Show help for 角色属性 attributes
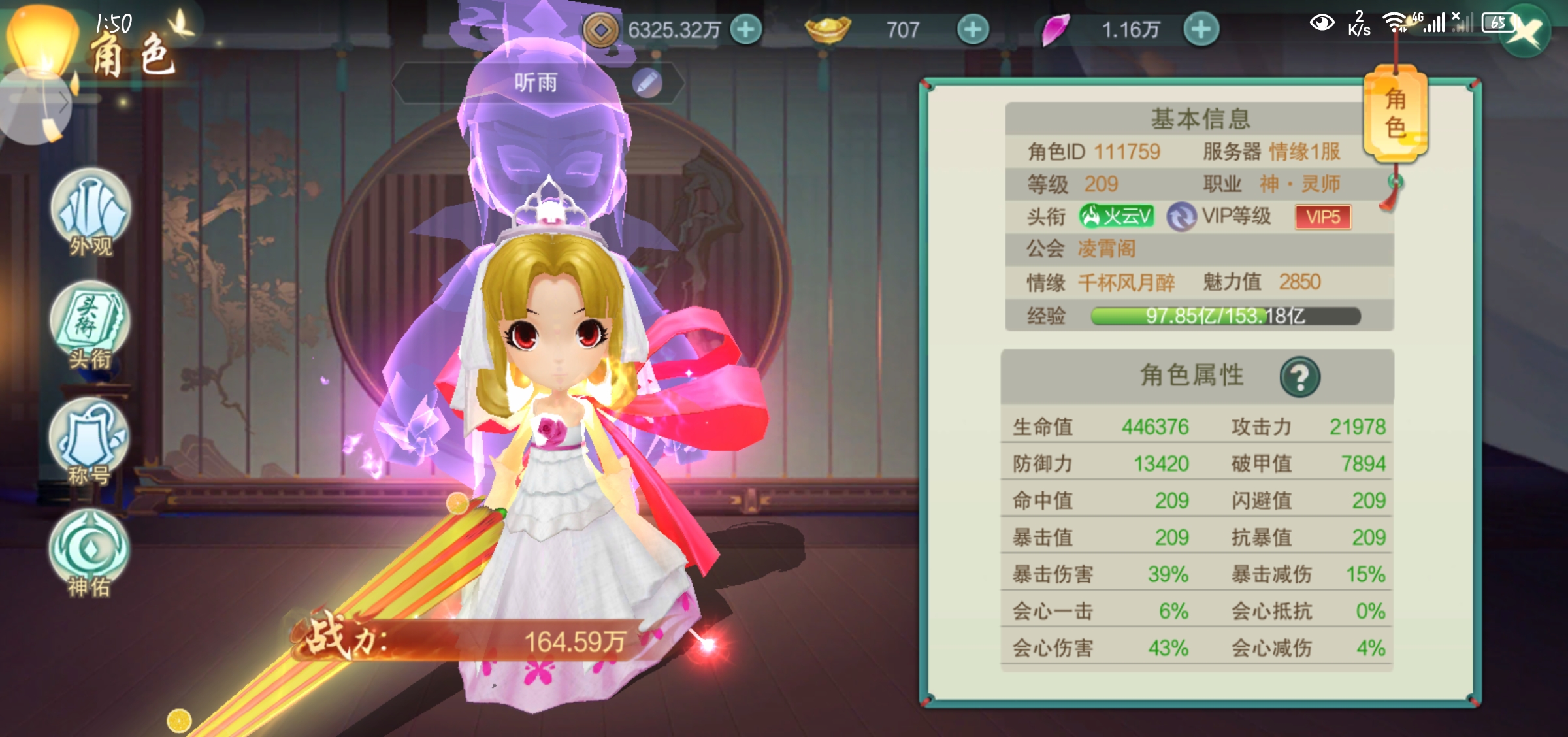Viewport: 1568px width, 737px height. coord(1299,377)
